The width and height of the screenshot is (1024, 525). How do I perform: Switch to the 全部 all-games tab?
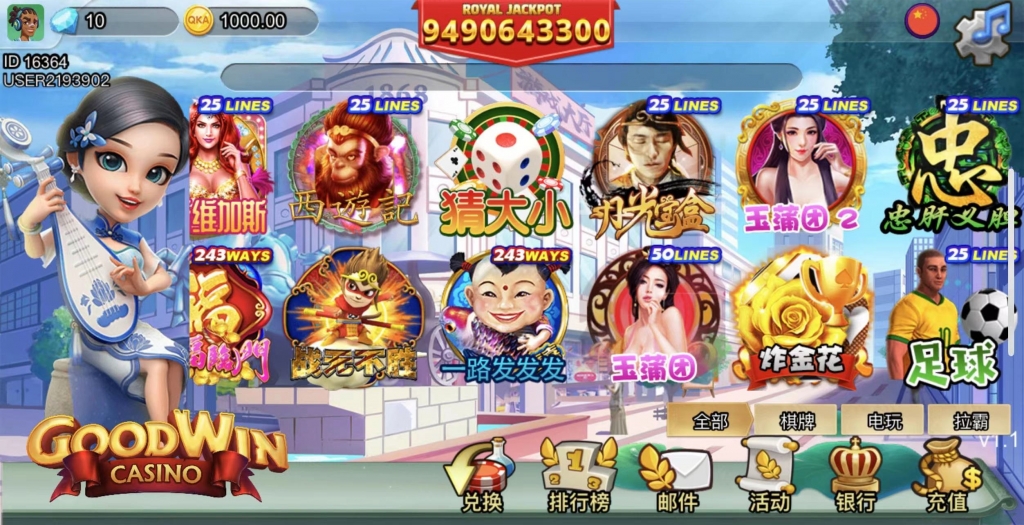[x=710, y=420]
